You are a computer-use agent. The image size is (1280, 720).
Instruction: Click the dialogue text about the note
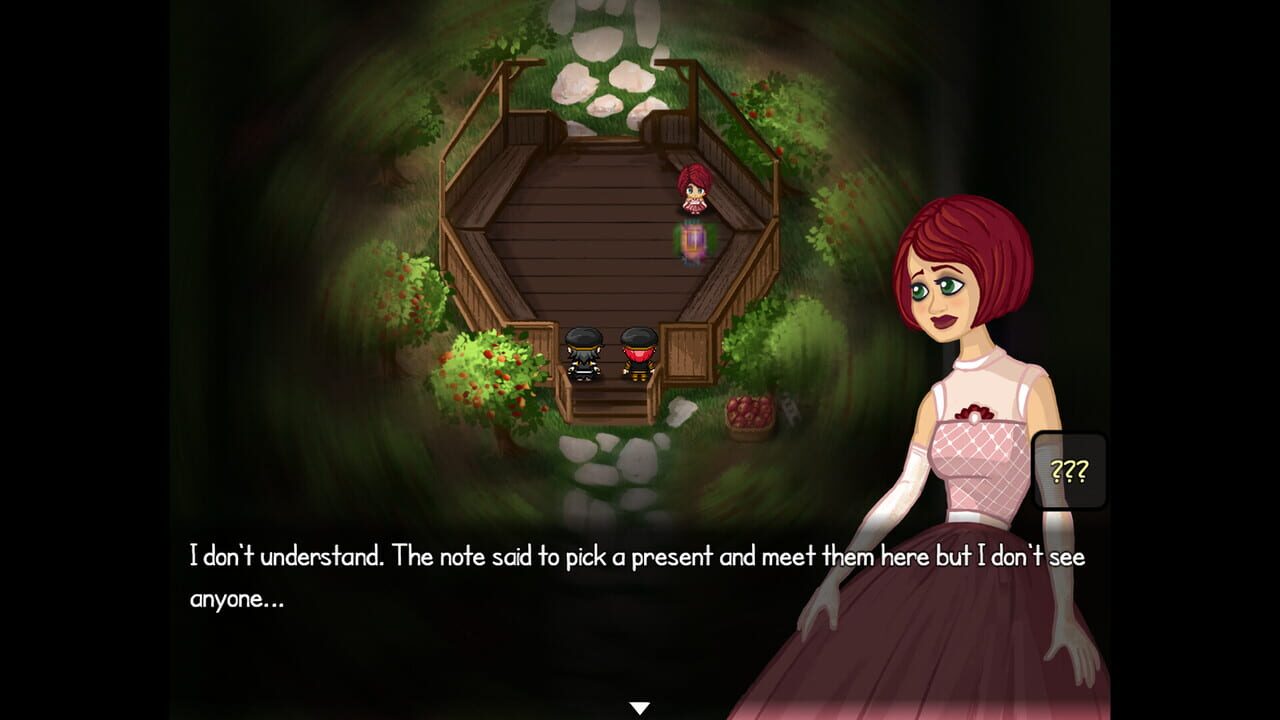pyautogui.click(x=500, y=553)
